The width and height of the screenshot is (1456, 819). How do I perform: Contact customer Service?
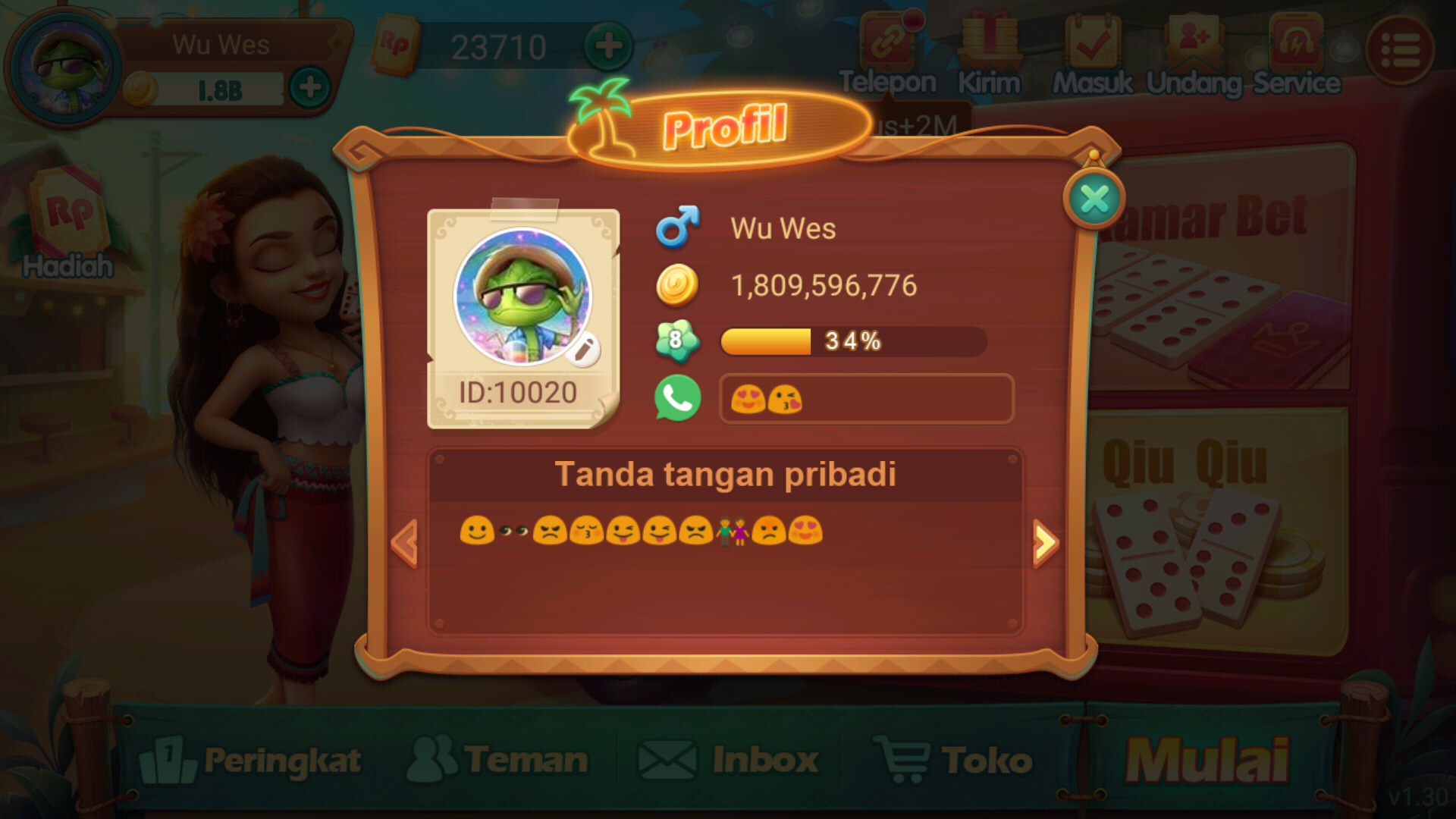click(x=1296, y=55)
